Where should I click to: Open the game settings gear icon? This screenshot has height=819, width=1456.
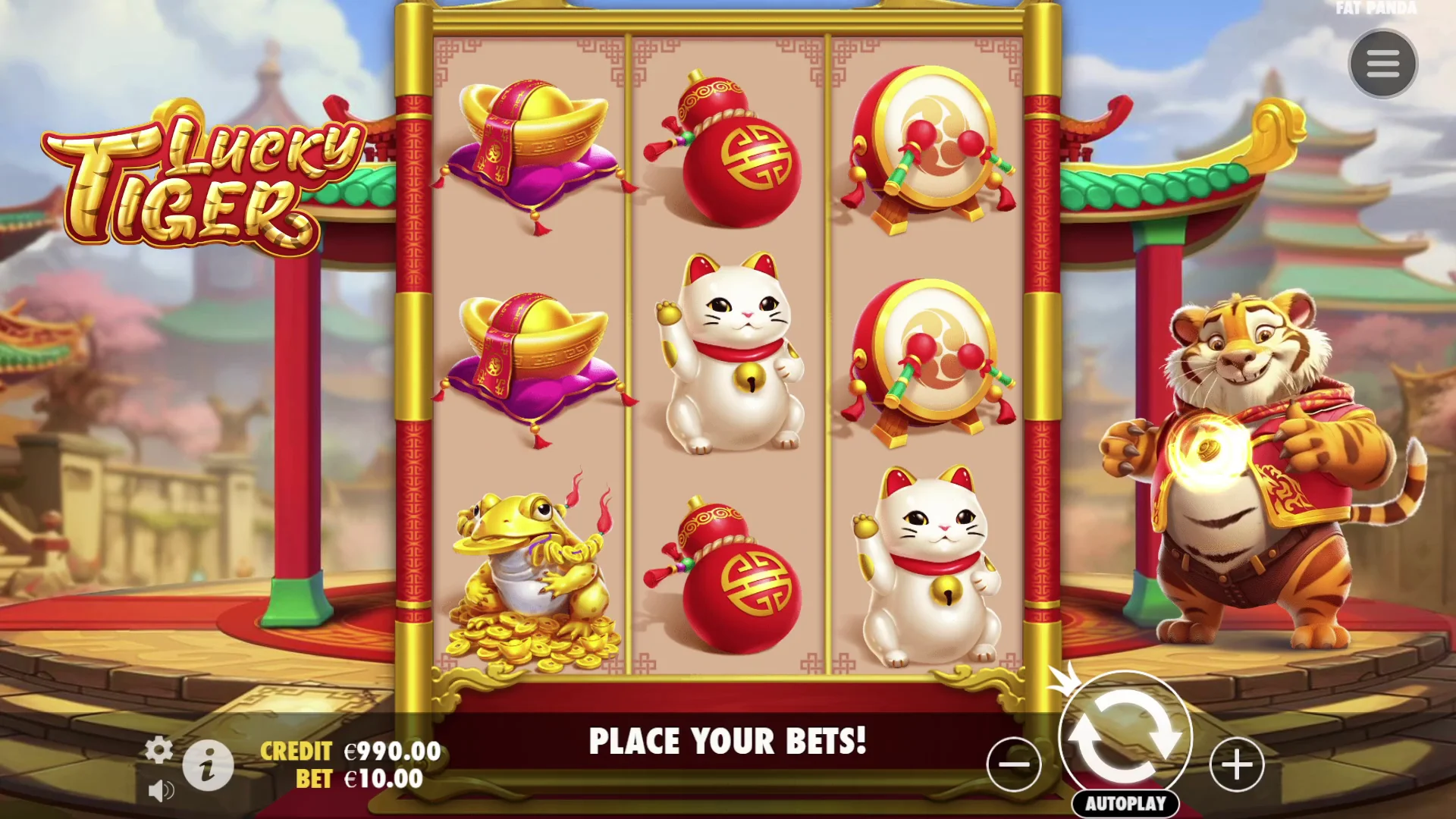159,748
